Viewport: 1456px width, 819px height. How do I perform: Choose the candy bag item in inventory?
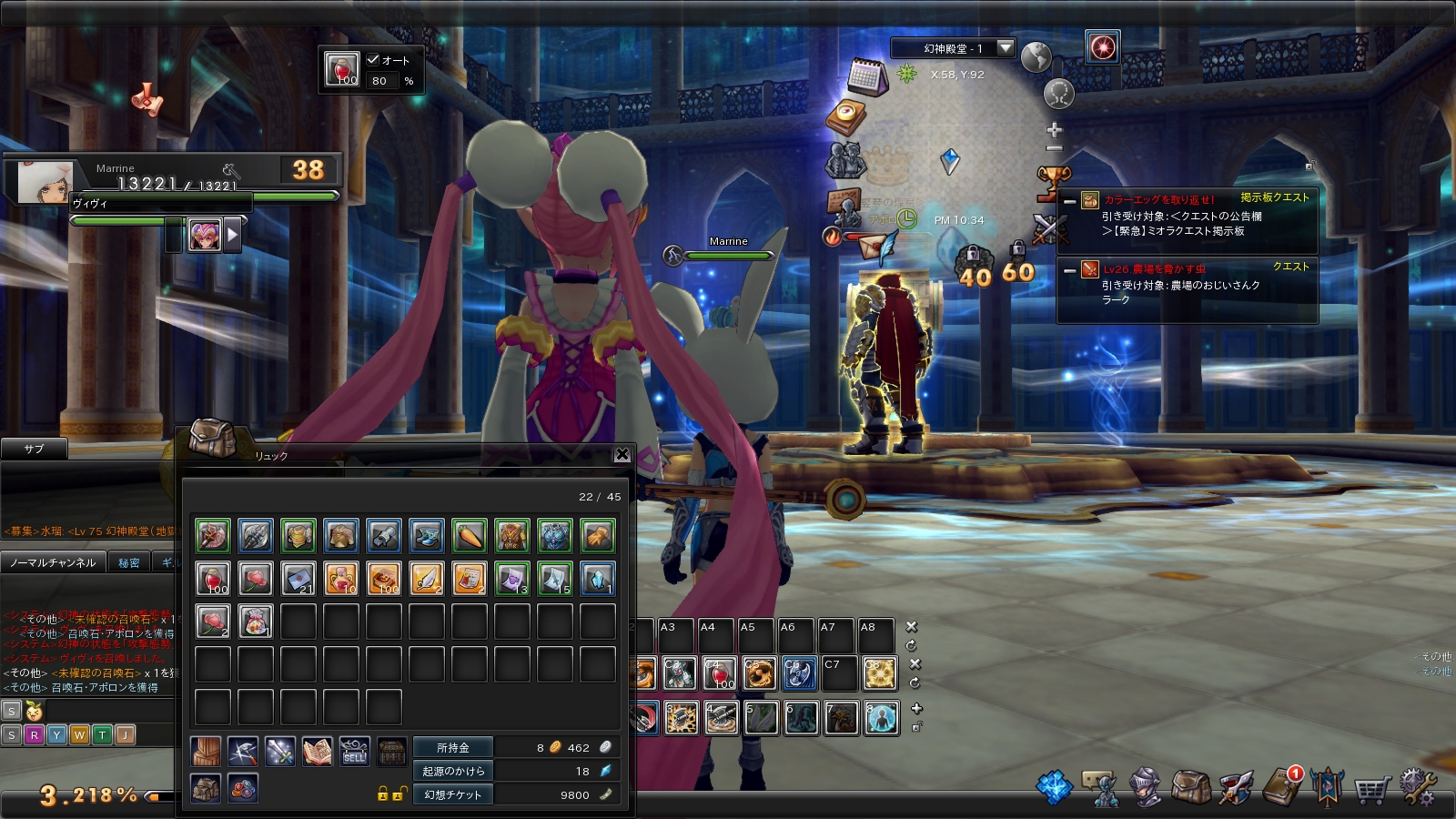[256, 622]
